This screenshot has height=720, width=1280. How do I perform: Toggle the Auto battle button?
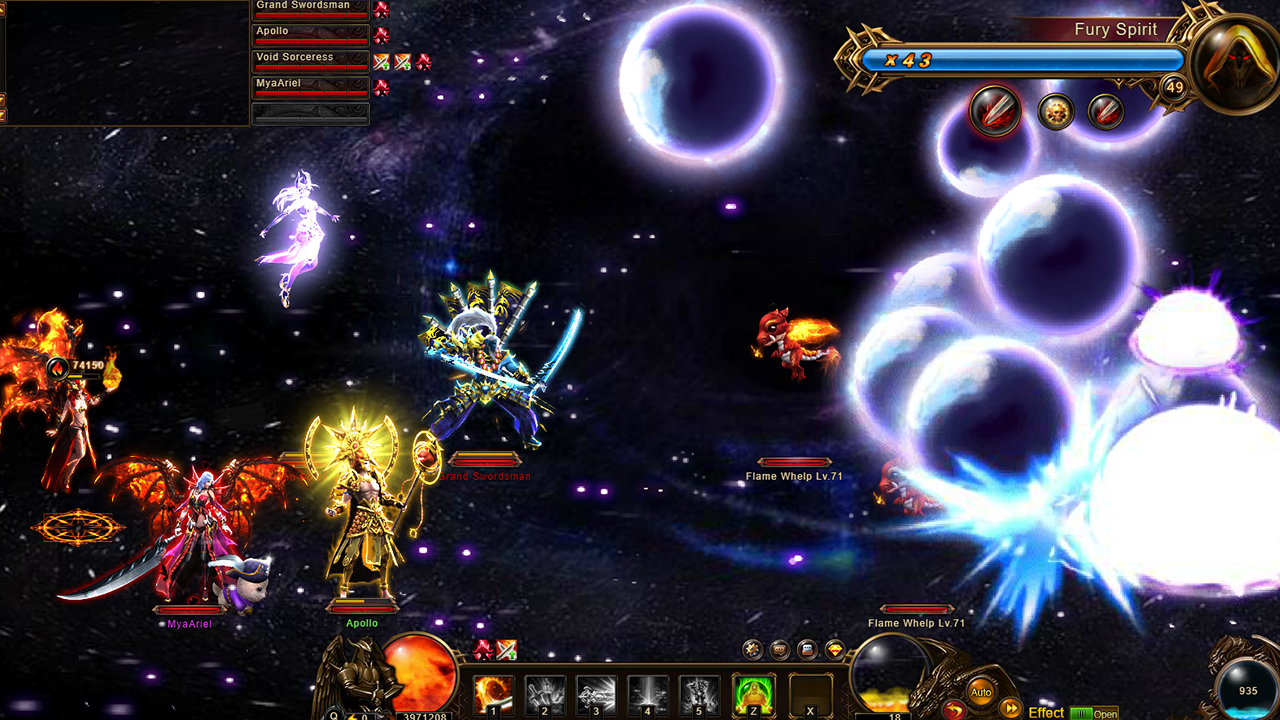(981, 689)
